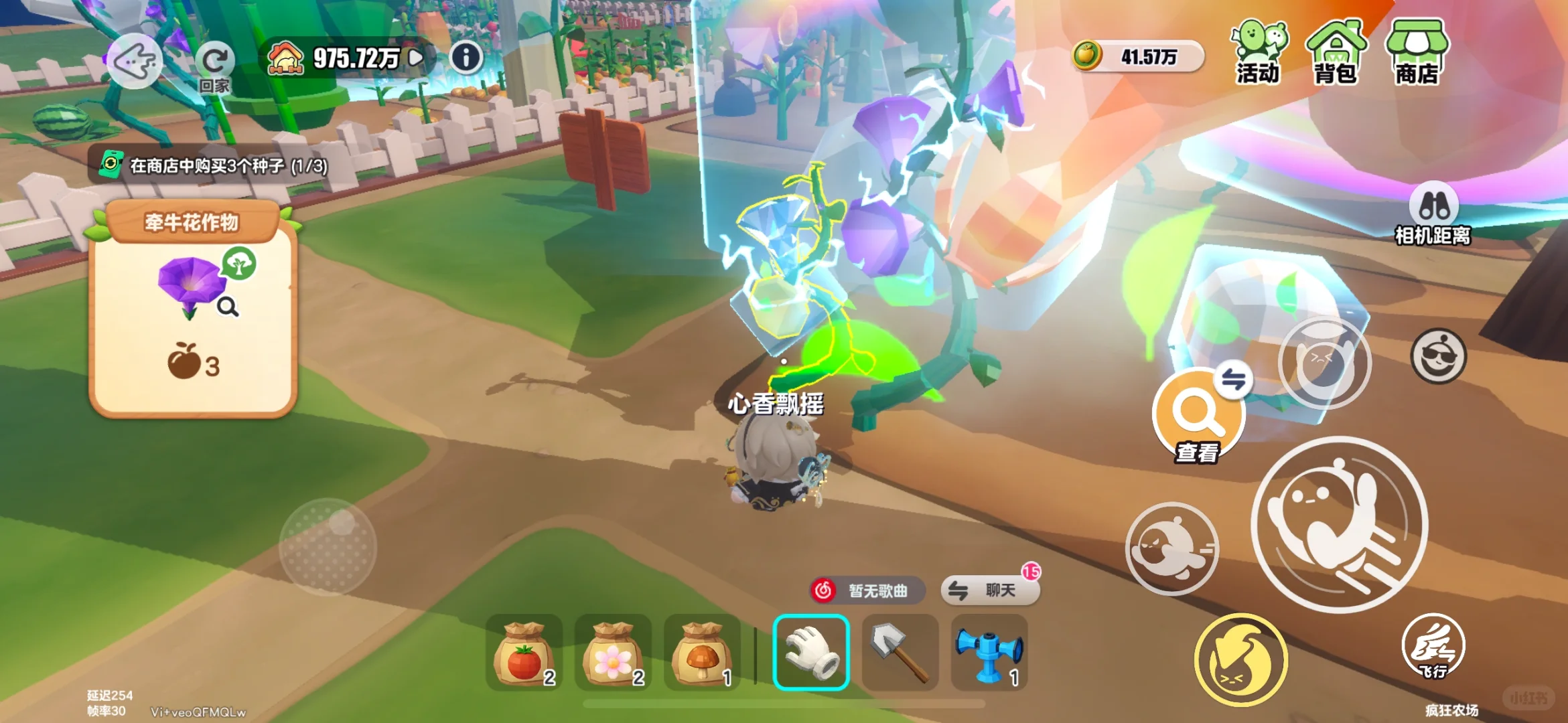
Task: Inspect the morning glory magnifier icon
Action: point(228,307)
